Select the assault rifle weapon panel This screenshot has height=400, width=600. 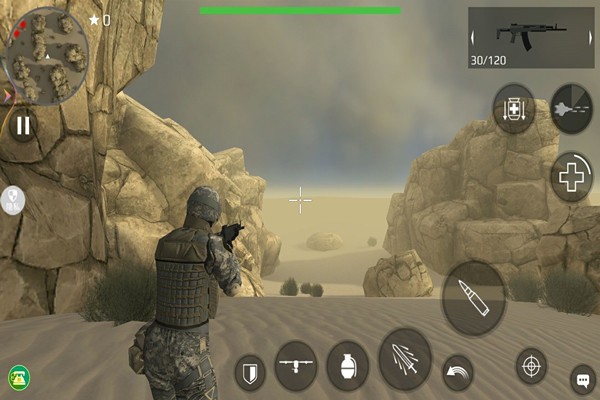click(x=530, y=38)
